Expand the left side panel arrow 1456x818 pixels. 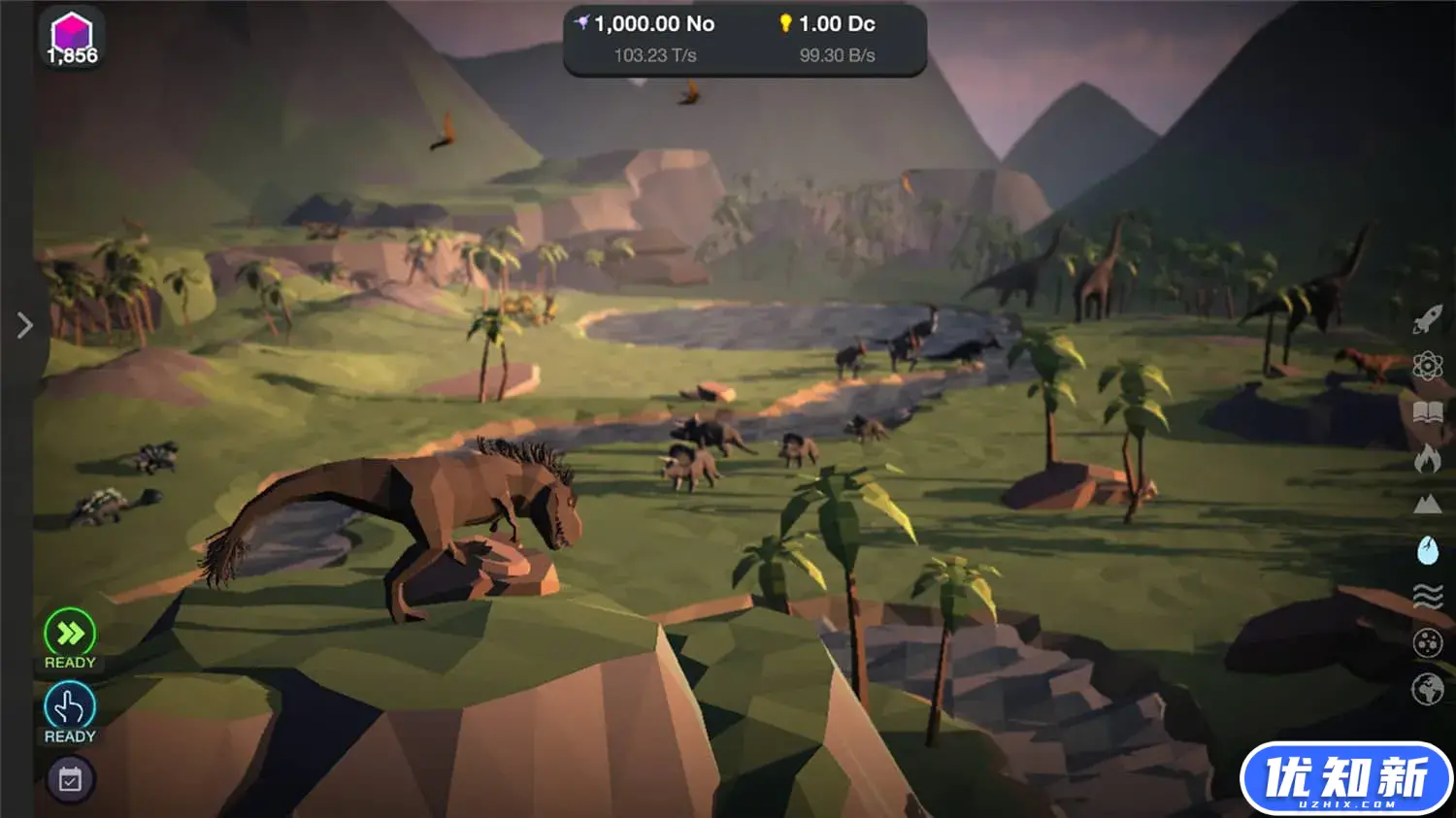pos(25,325)
